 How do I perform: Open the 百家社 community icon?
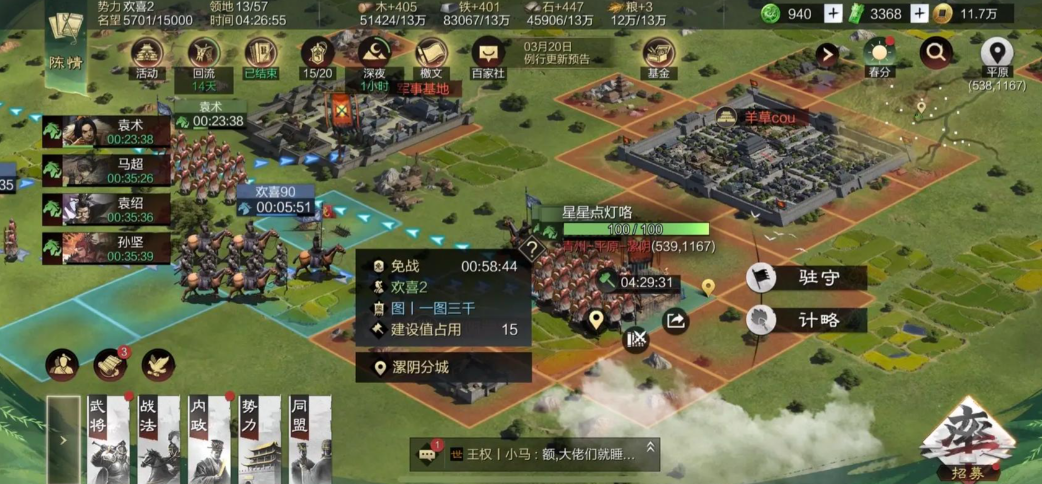tap(488, 54)
